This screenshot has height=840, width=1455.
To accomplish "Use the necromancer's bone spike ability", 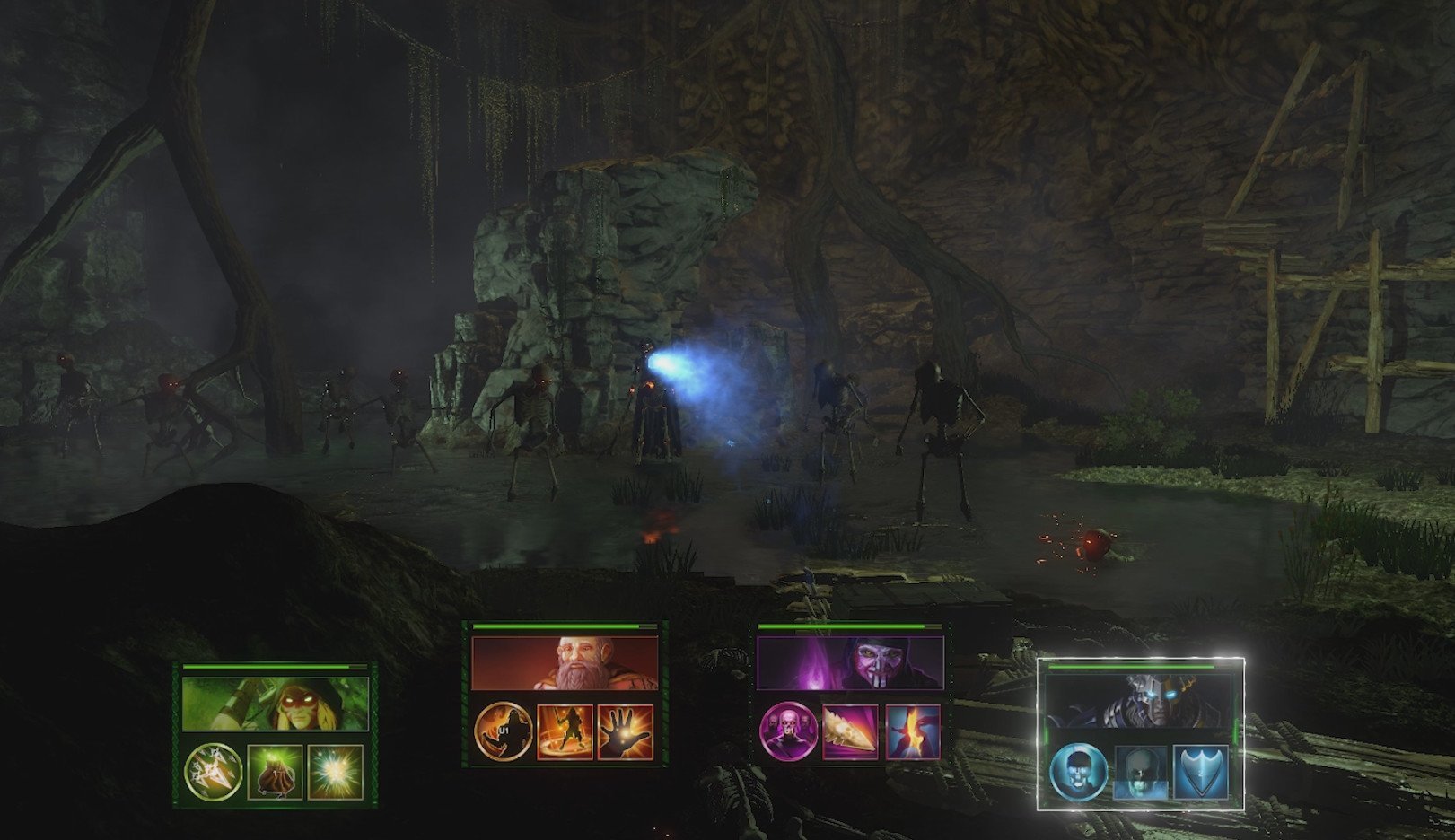I will click(x=850, y=731).
